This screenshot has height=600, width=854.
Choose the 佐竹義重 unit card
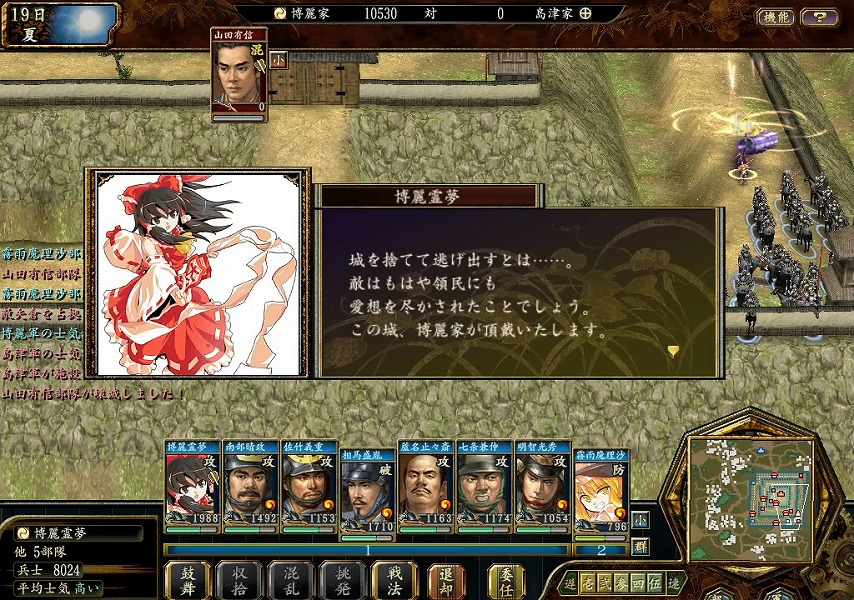[x=309, y=484]
